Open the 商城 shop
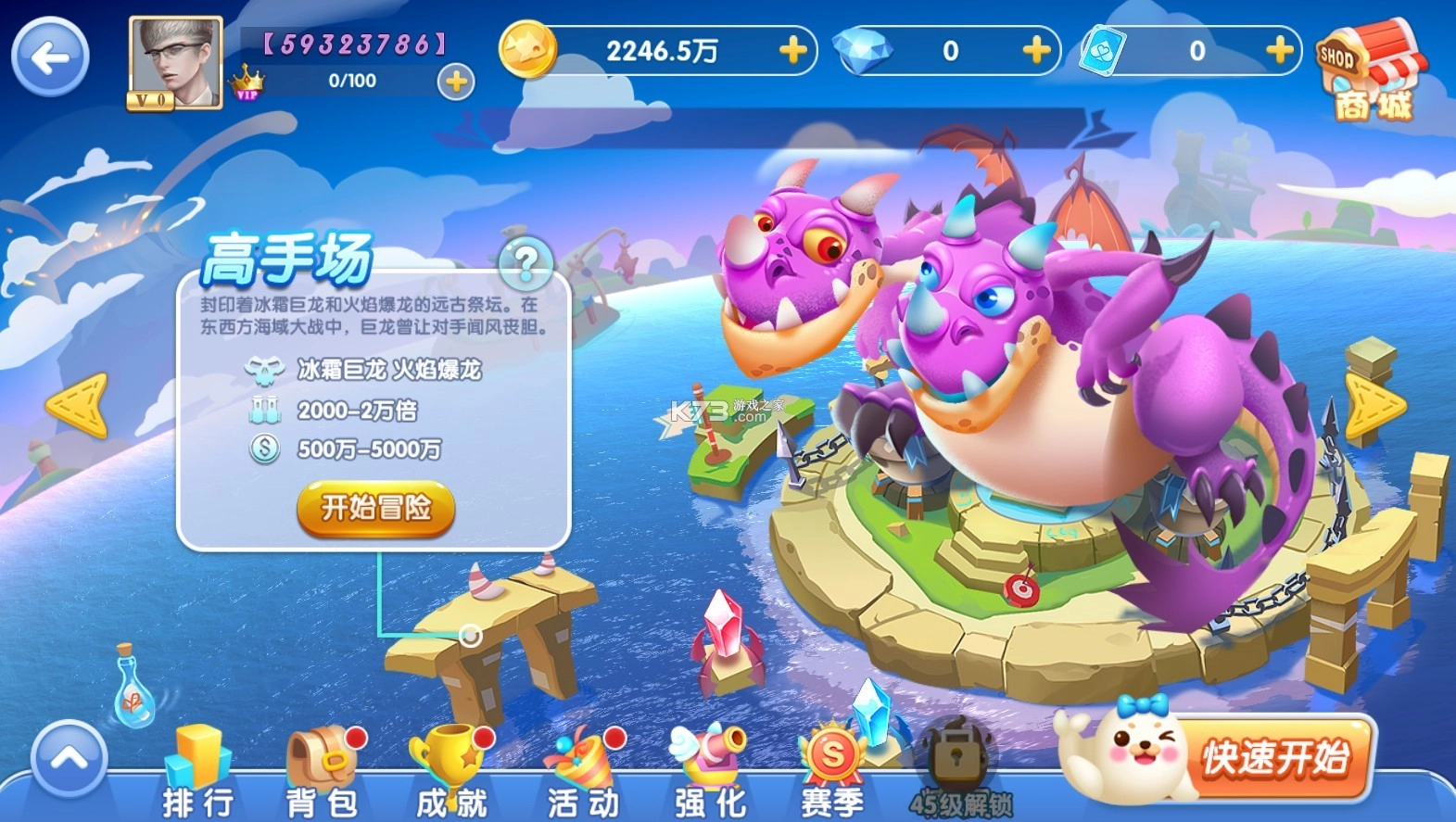The width and height of the screenshot is (1456, 822). [1372, 72]
